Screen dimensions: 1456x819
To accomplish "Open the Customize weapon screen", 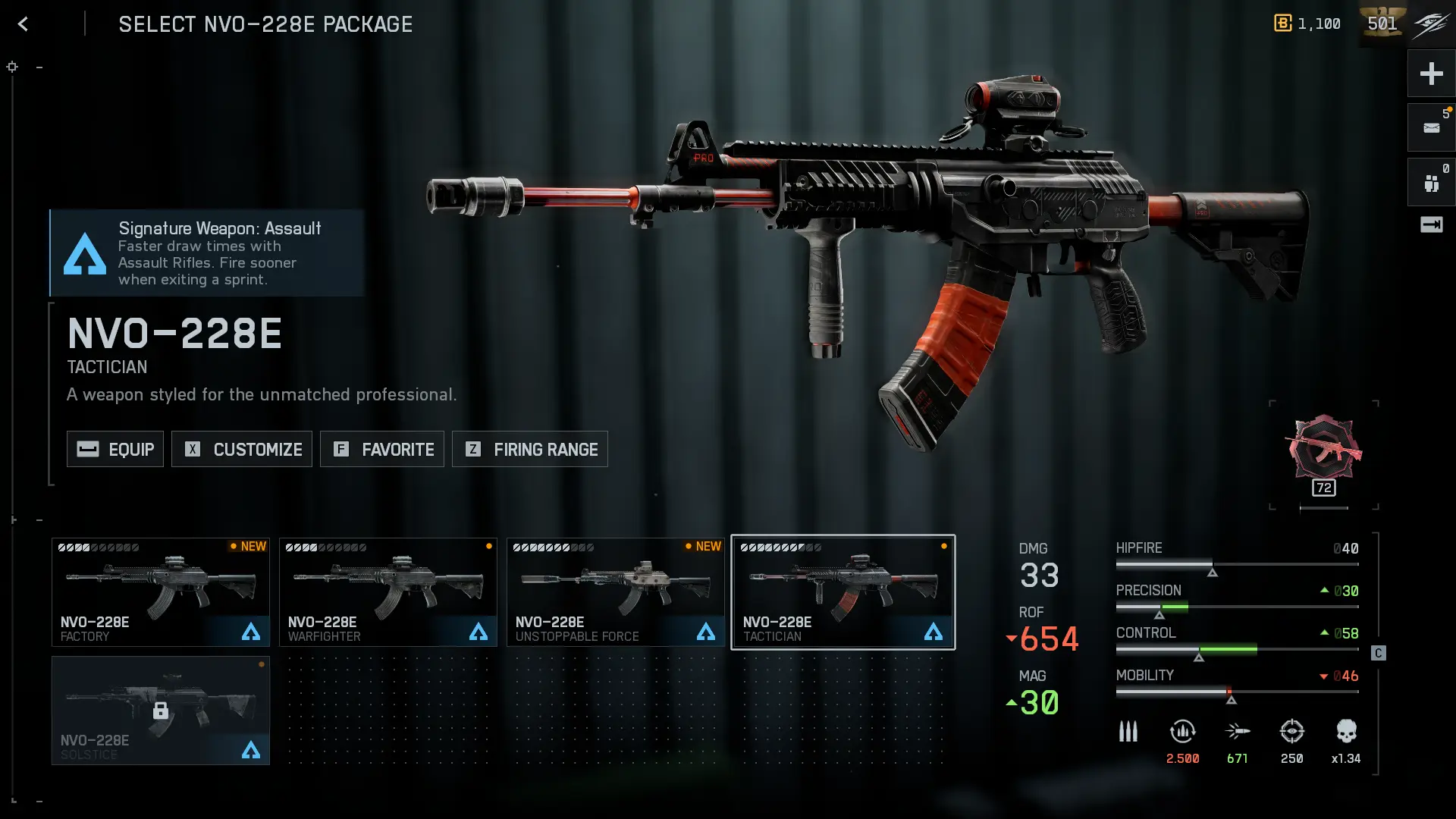I will tap(242, 449).
